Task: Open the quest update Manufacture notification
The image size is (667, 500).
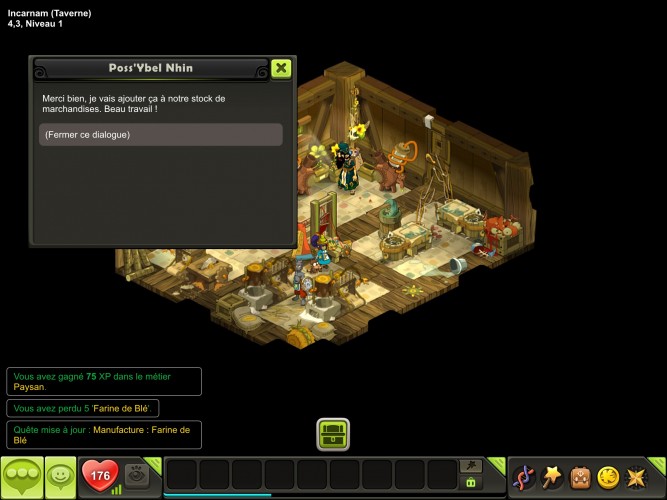Action: [x=103, y=434]
